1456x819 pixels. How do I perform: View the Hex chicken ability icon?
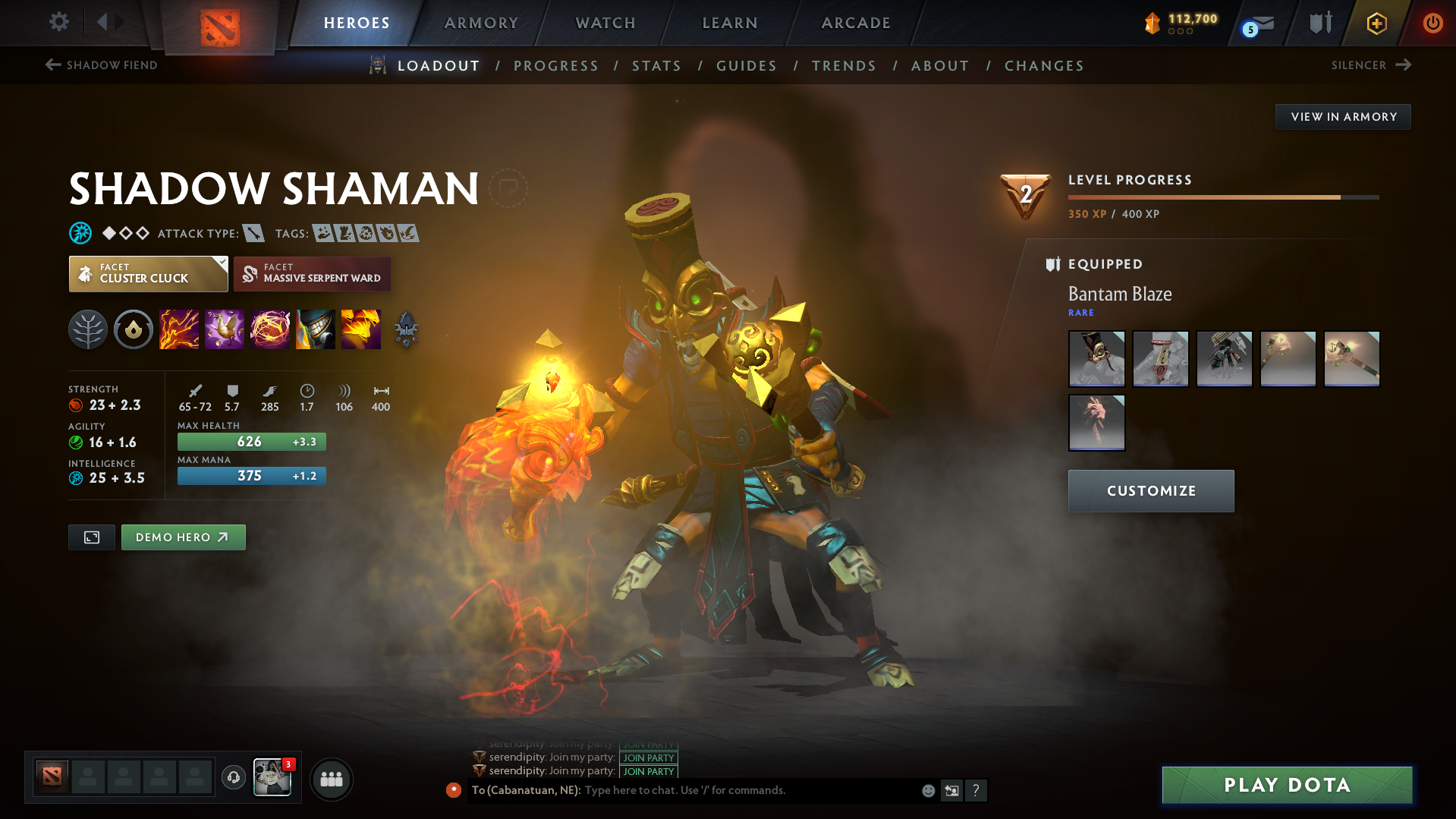tap(225, 329)
